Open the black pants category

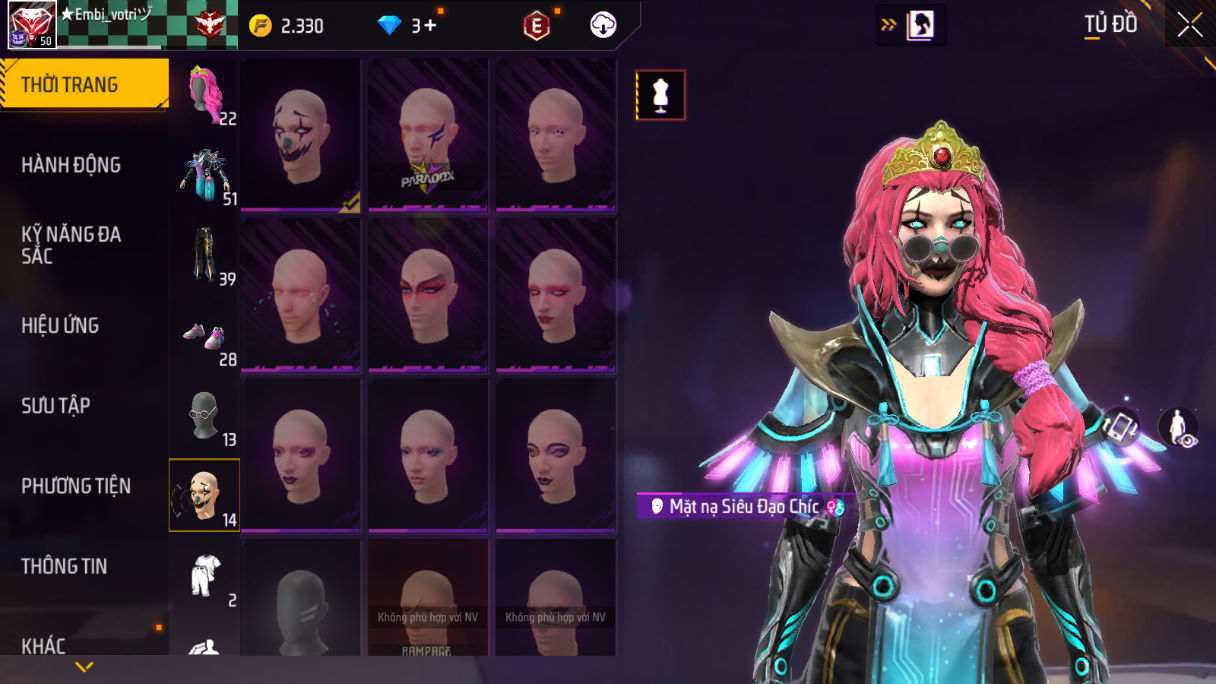coord(205,254)
